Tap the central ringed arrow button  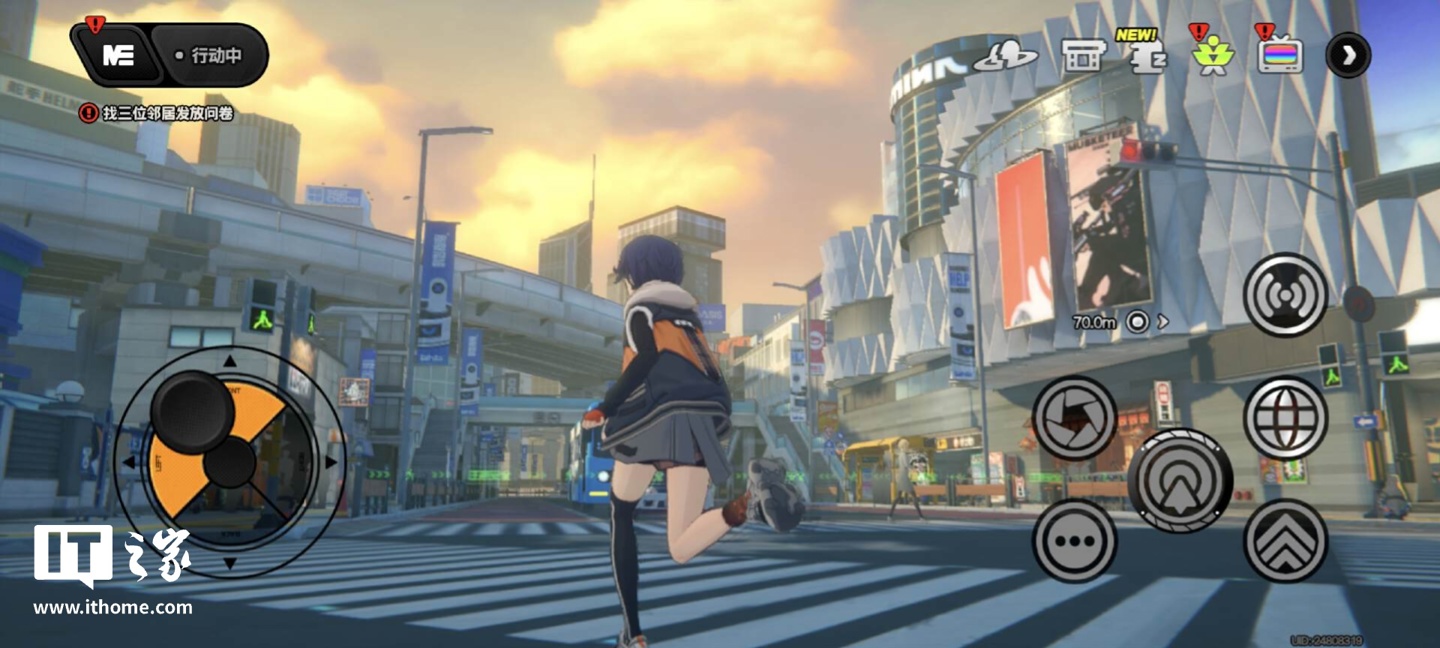pos(1180,480)
